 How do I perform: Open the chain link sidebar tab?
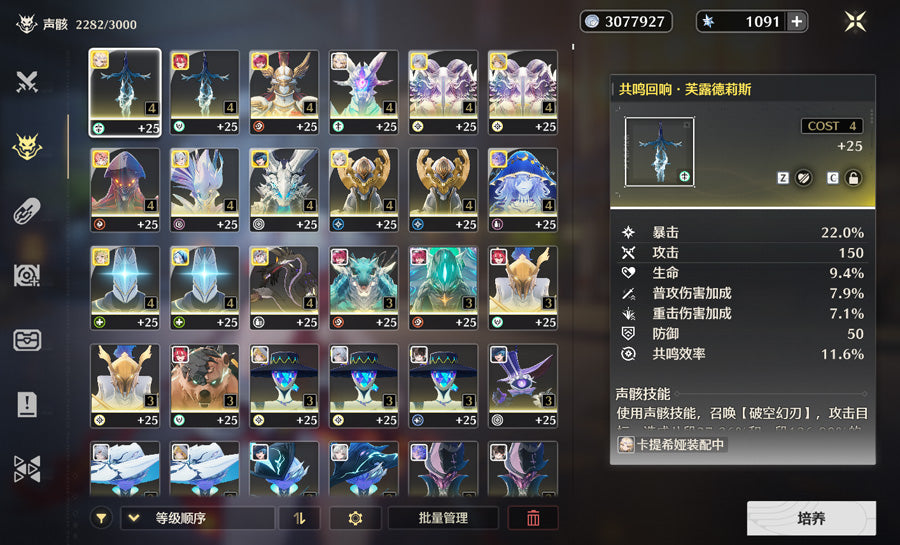27,211
